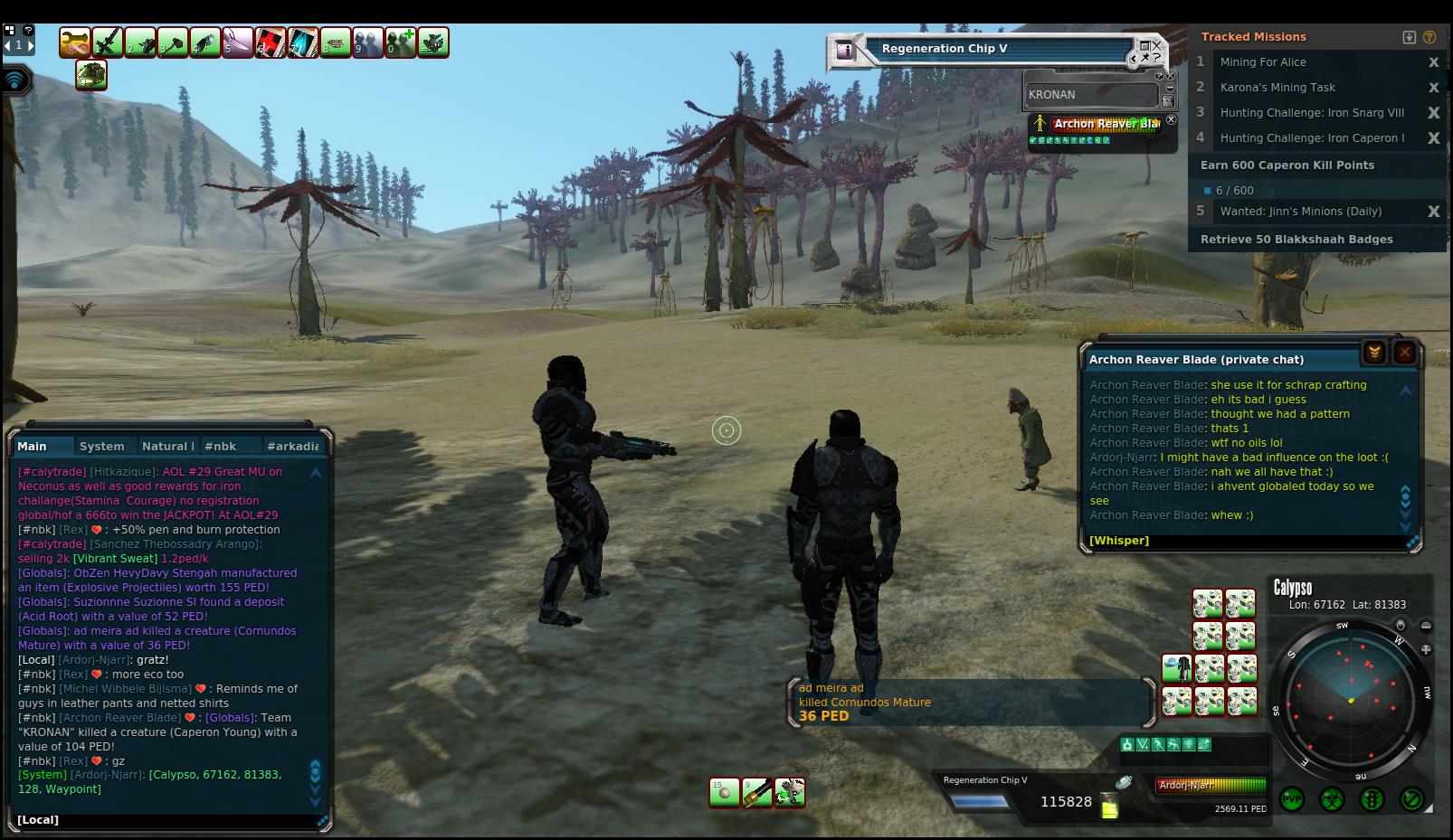Activate the red cross medkit hotbar slot
Viewport: 1453px width, 840px height.
tap(271, 42)
